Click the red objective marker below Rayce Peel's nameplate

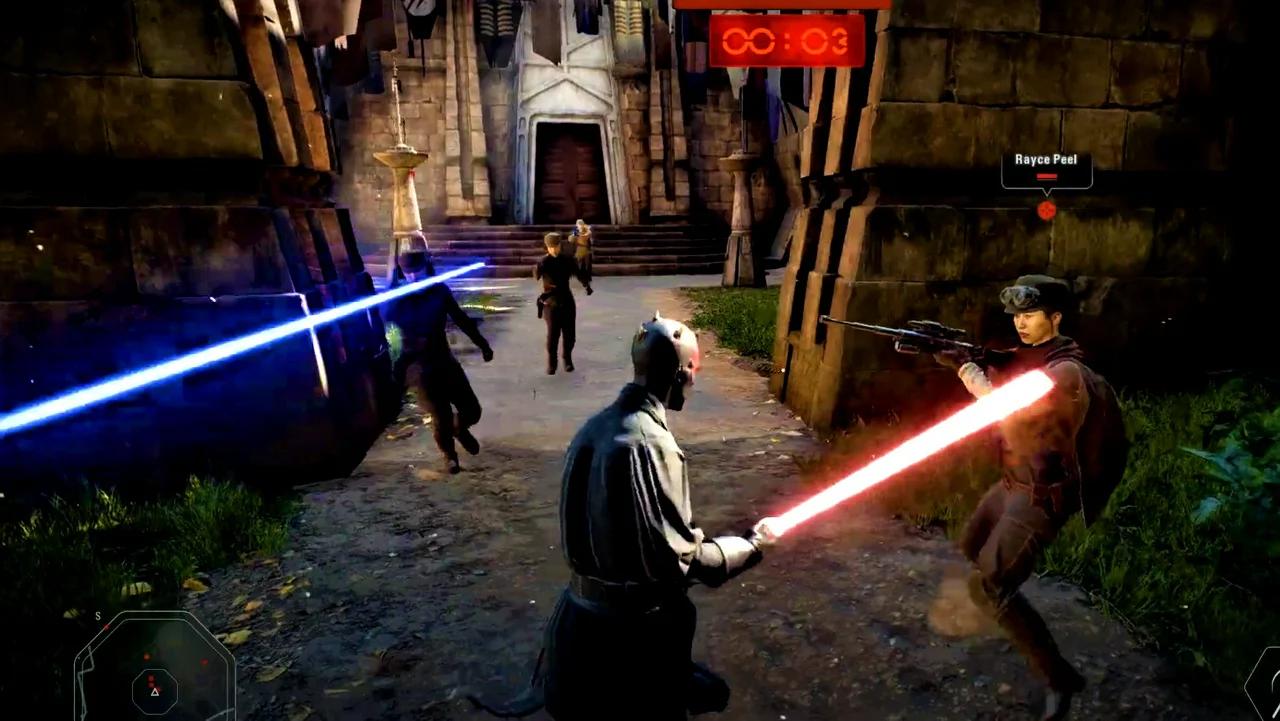point(1046,209)
